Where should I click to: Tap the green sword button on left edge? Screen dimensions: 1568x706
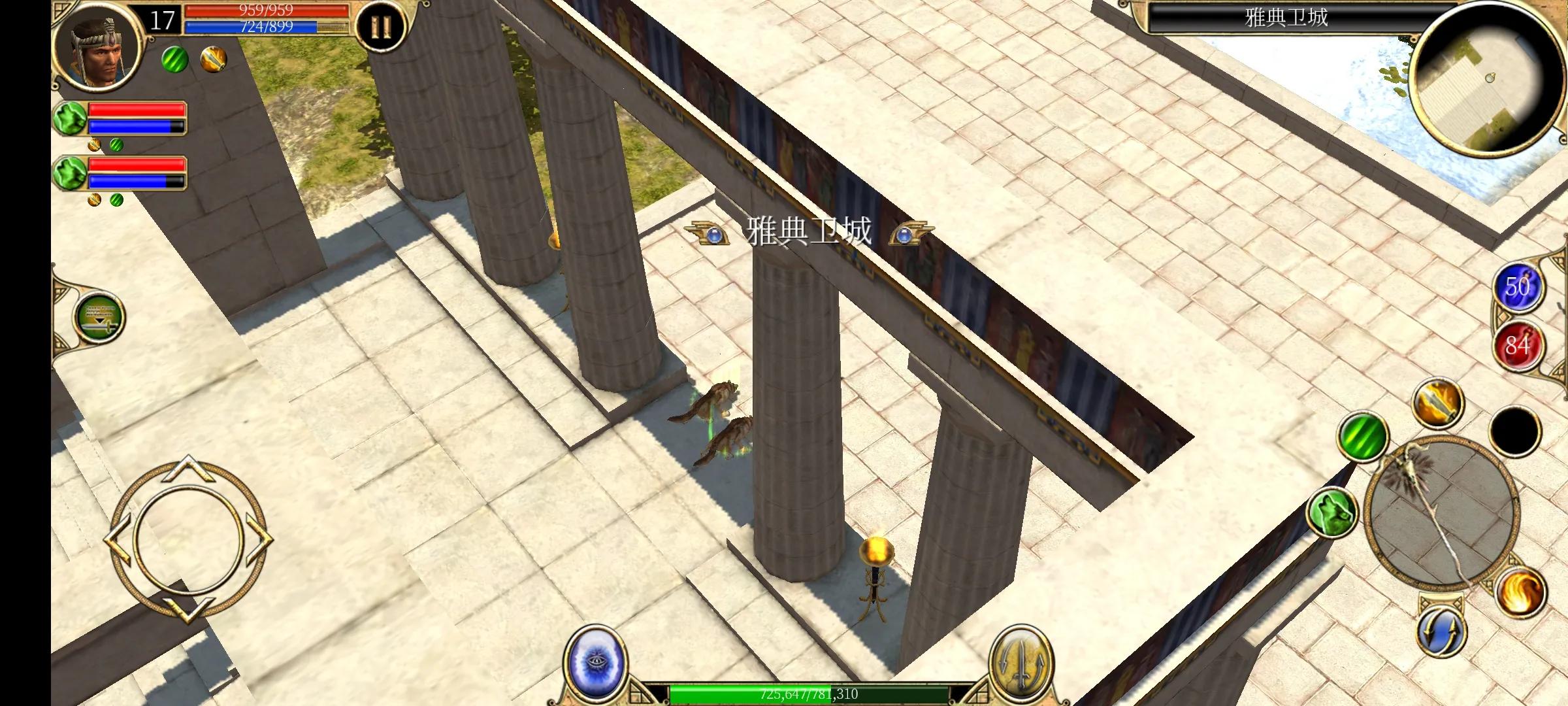(99, 318)
